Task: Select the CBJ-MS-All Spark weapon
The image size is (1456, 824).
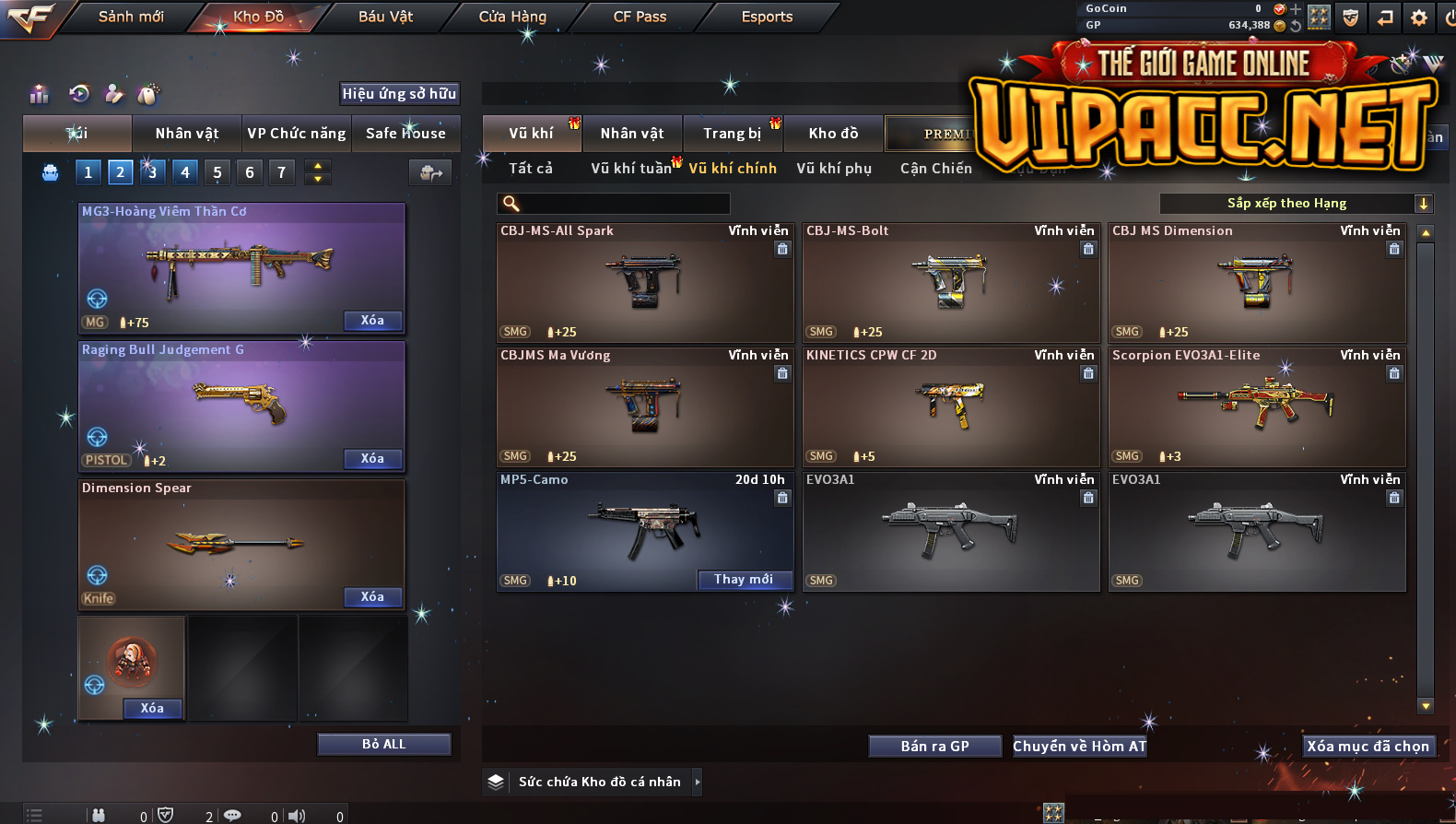Action: click(644, 282)
